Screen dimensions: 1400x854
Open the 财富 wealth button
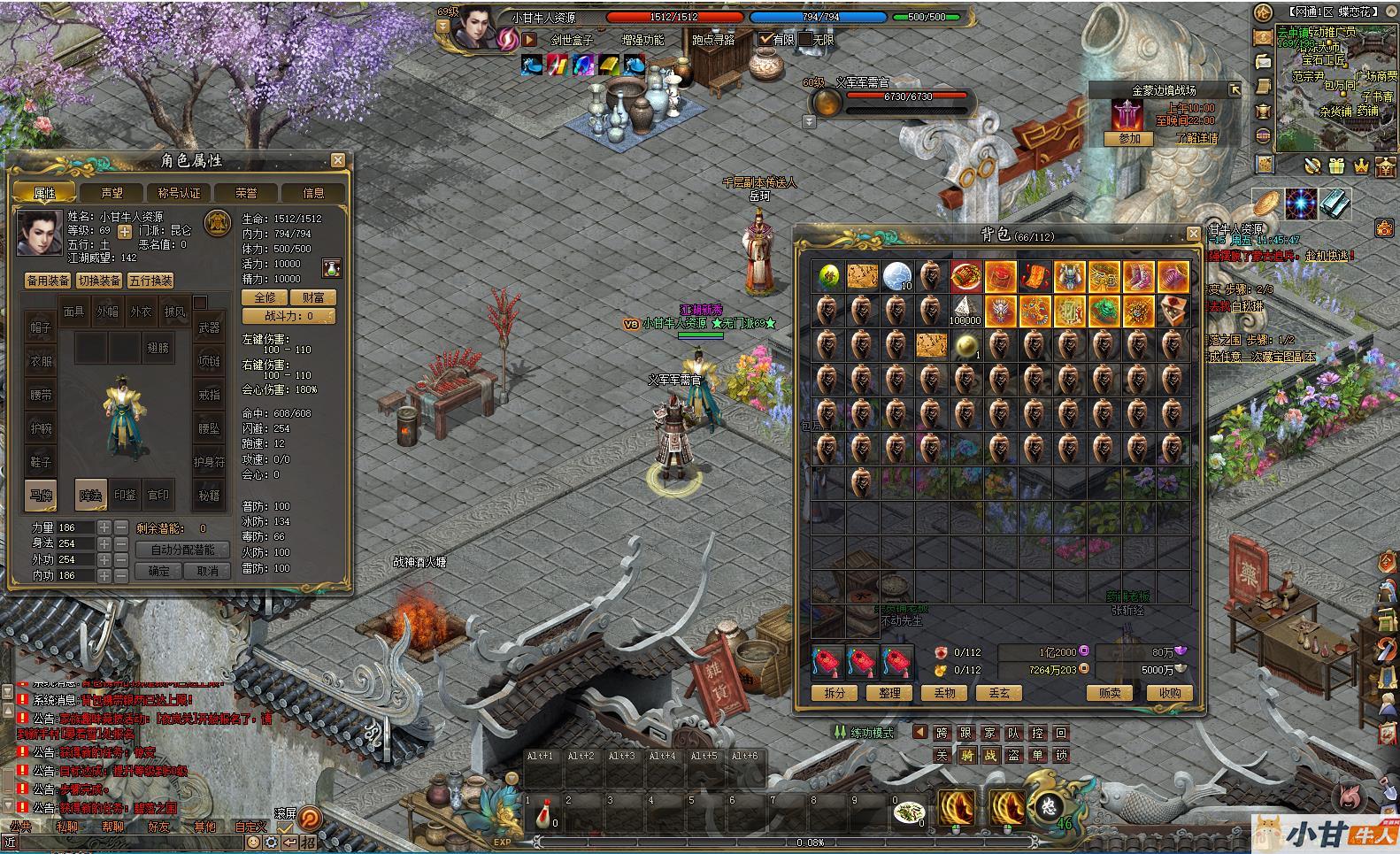(x=312, y=297)
